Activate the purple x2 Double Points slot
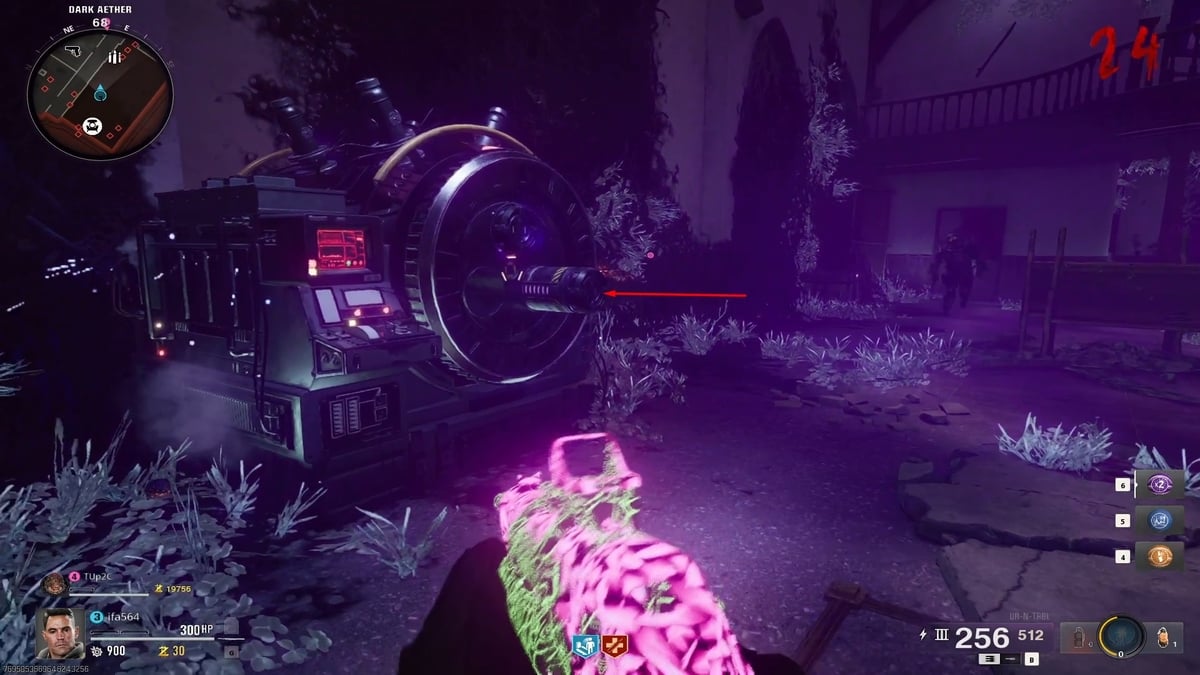This screenshot has height=675, width=1200. [1160, 485]
